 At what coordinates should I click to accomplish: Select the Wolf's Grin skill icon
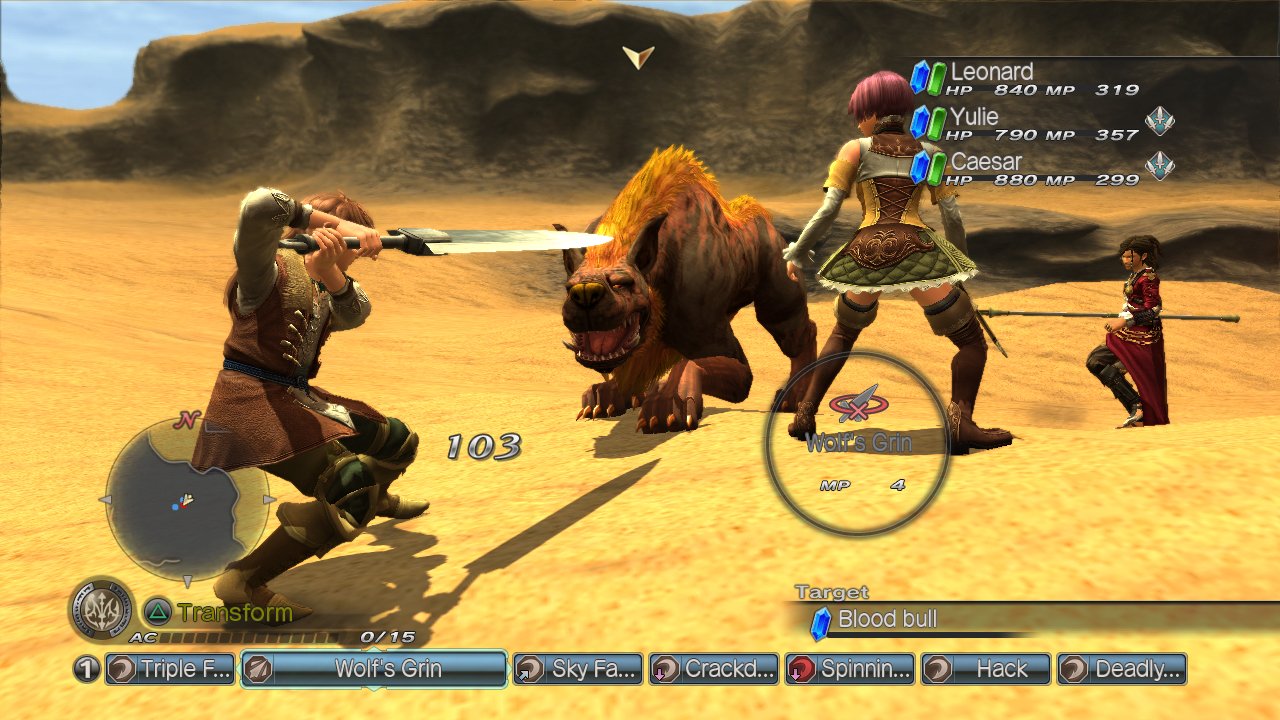pyautogui.click(x=258, y=668)
